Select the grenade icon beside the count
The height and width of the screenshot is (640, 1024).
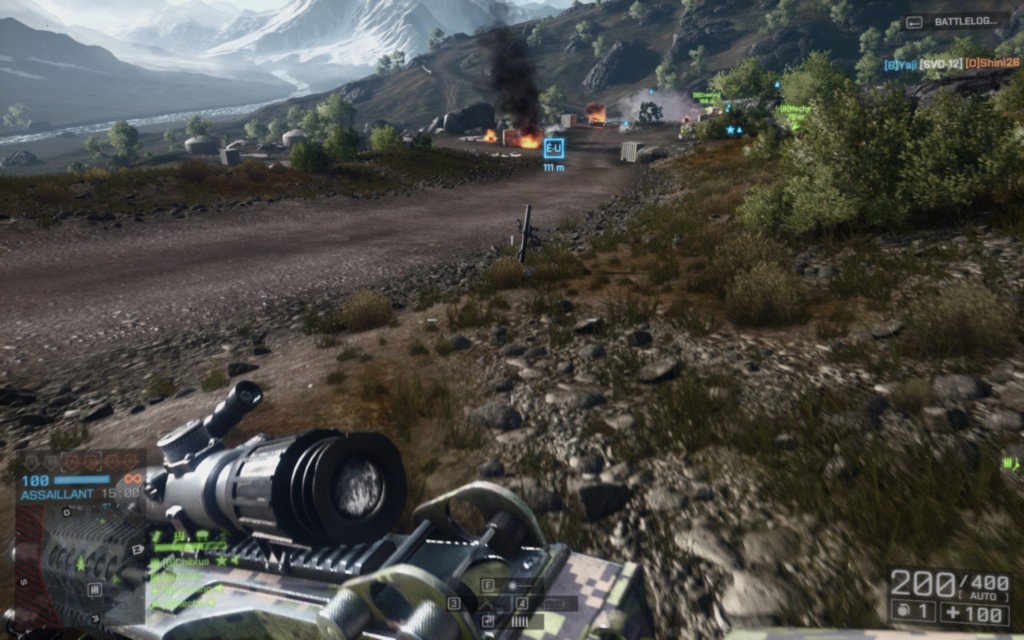pos(899,610)
